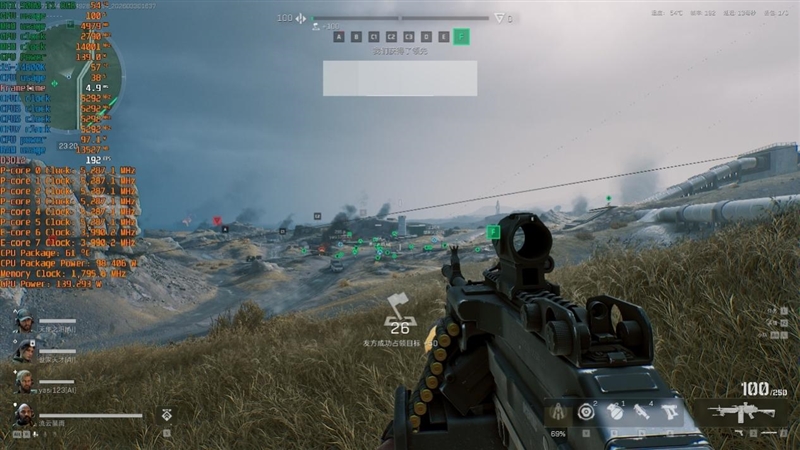
Task: Activate the operator ability at 69%
Action: point(559,414)
